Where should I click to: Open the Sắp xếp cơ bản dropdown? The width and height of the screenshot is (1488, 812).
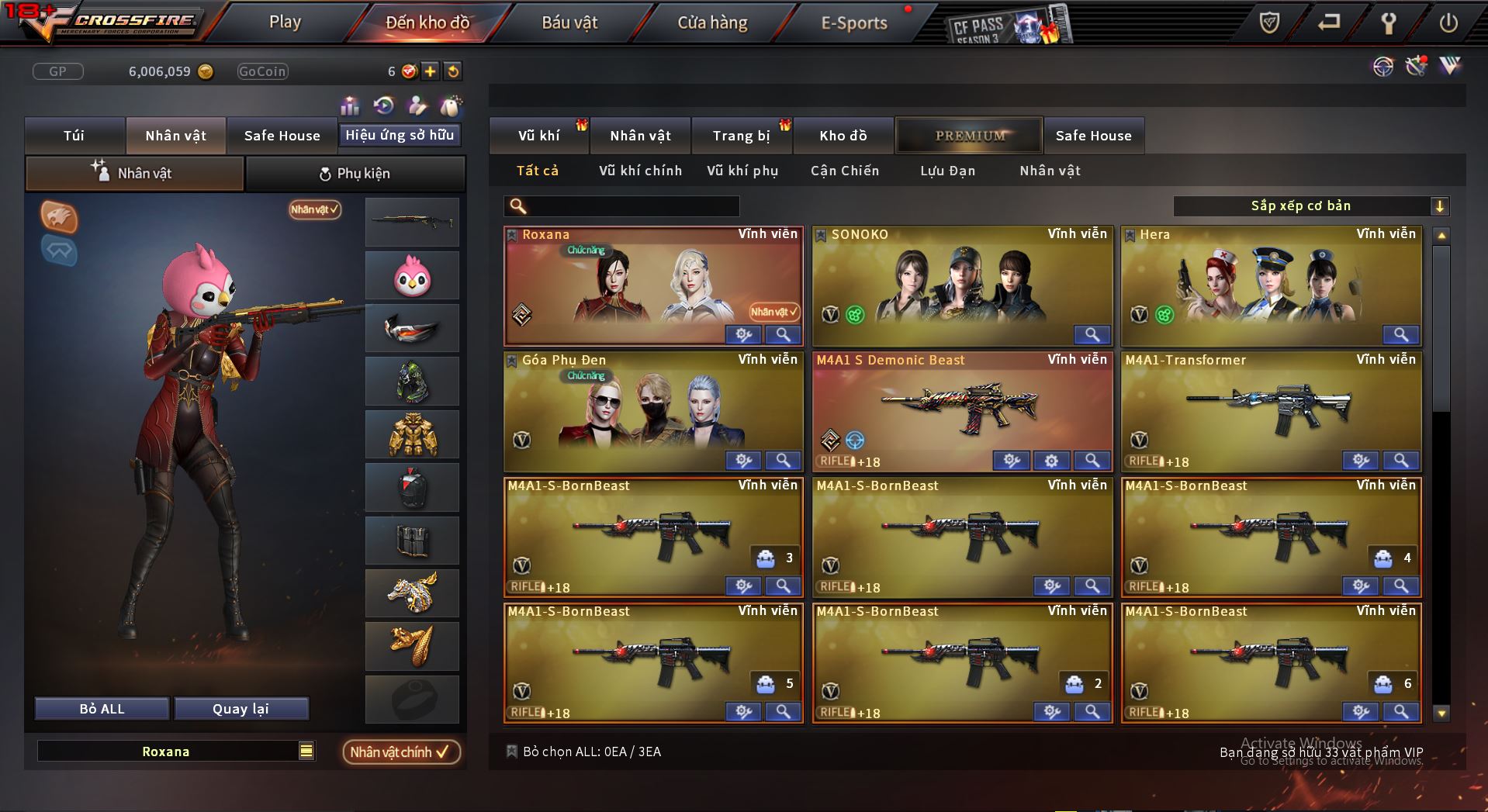[1310, 206]
